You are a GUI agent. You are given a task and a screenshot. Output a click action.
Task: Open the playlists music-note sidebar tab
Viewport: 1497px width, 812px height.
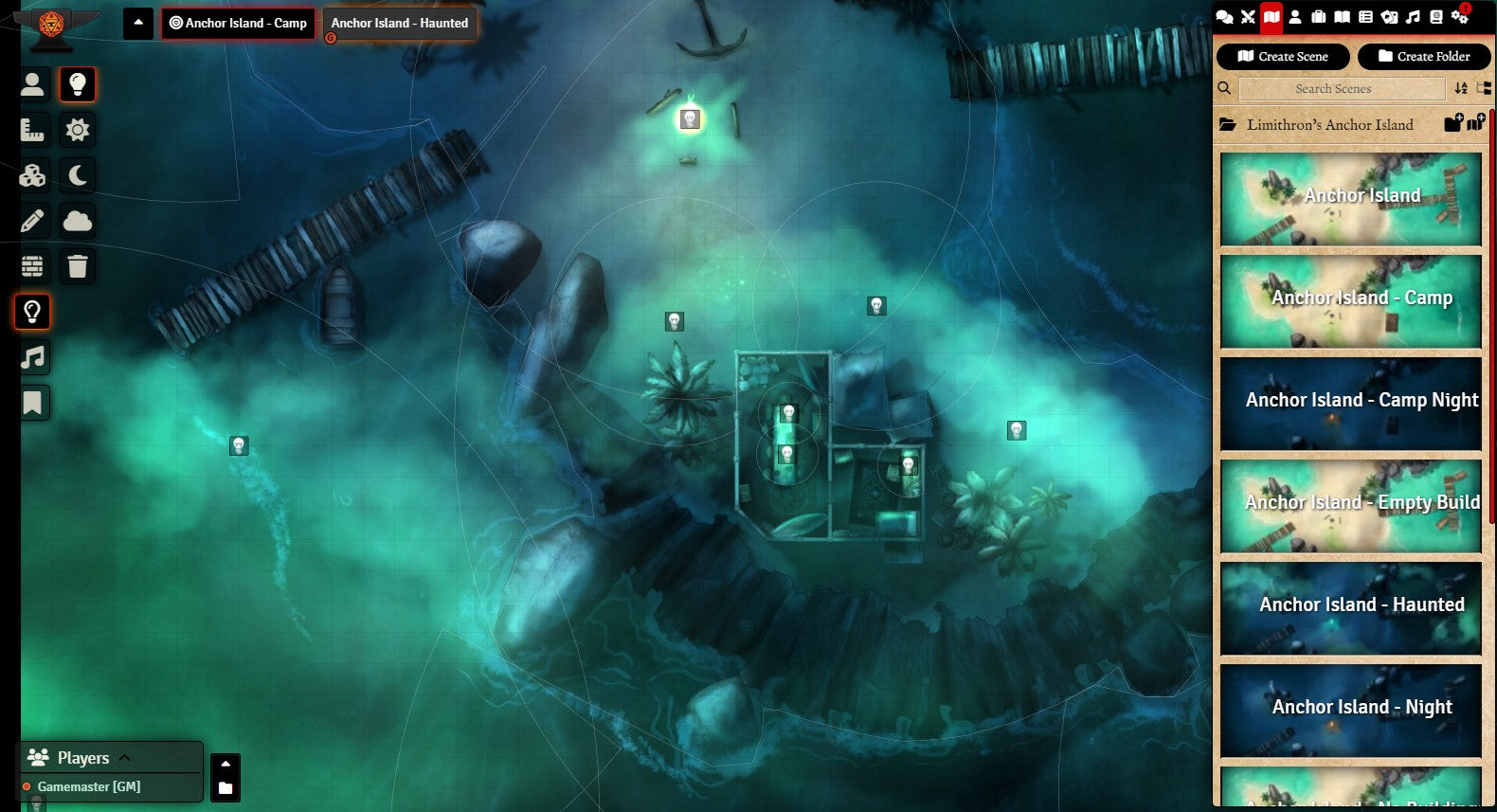(x=1413, y=16)
